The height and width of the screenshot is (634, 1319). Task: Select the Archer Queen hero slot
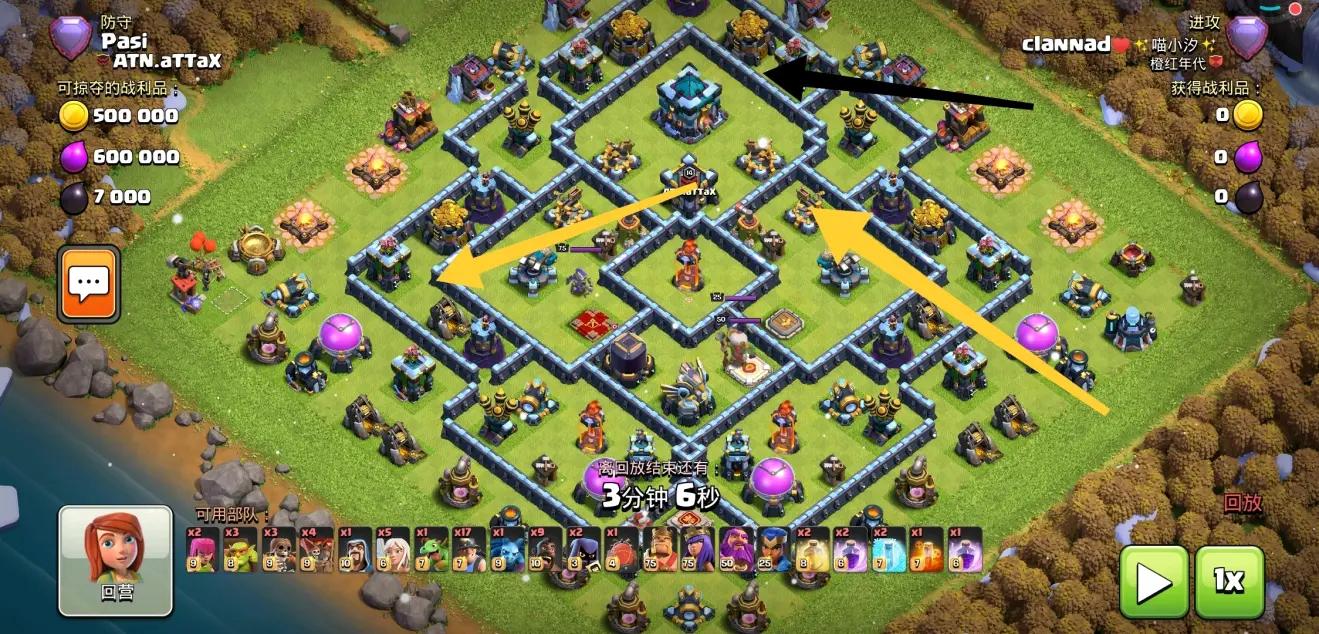696,549
